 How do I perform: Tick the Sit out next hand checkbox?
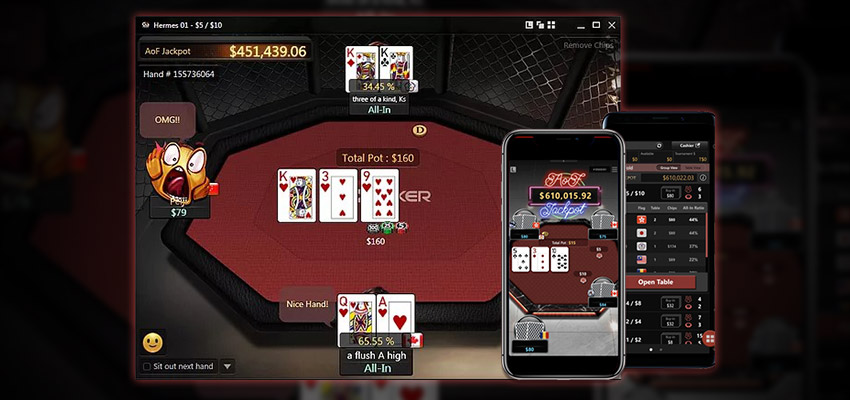(x=146, y=366)
